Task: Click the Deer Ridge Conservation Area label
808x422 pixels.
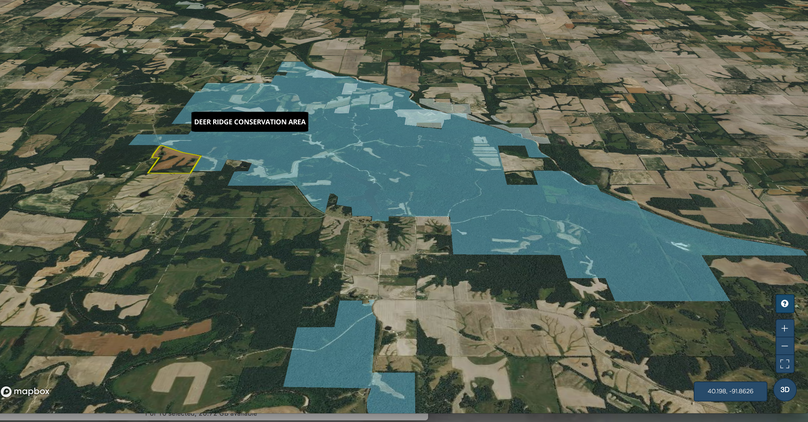Action: point(250,121)
